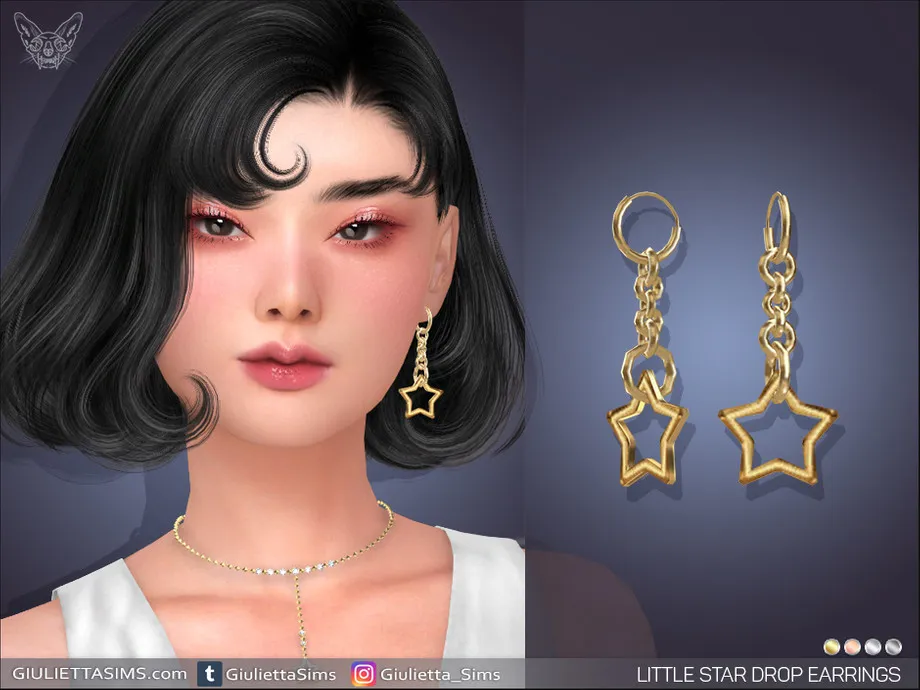Select the gold color swatch
Viewport: 920px width, 690px height.
831,646
